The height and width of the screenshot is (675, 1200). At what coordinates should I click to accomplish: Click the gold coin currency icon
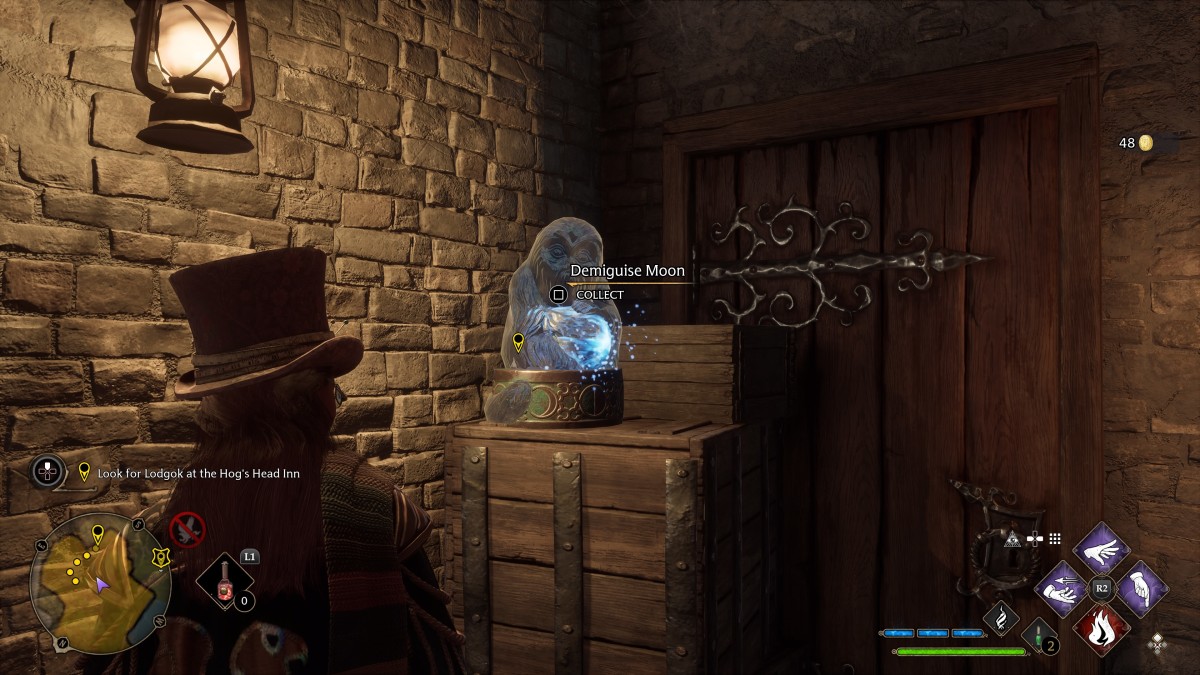pos(1146,143)
